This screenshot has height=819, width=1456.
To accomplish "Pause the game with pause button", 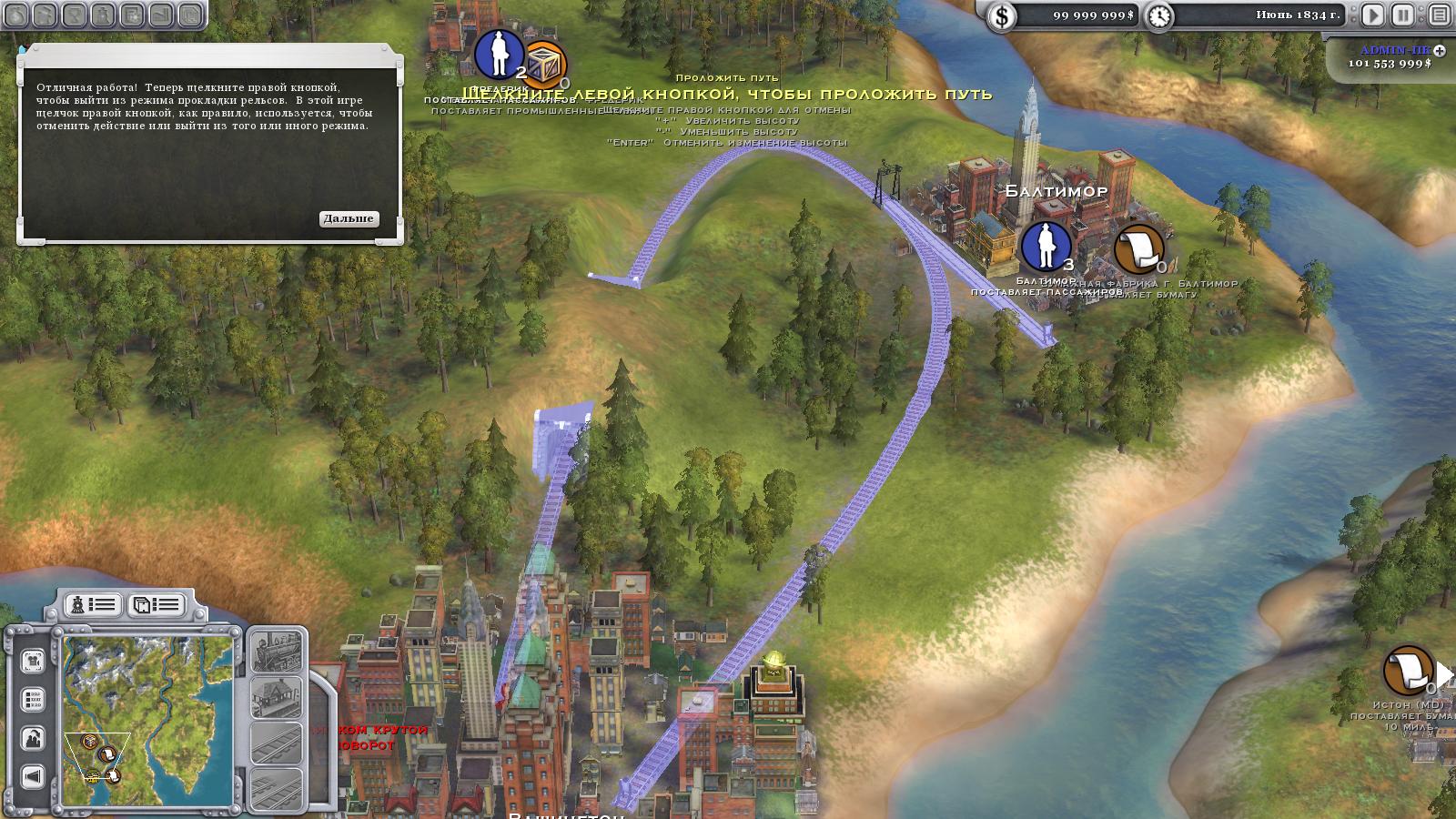I will 1403,15.
